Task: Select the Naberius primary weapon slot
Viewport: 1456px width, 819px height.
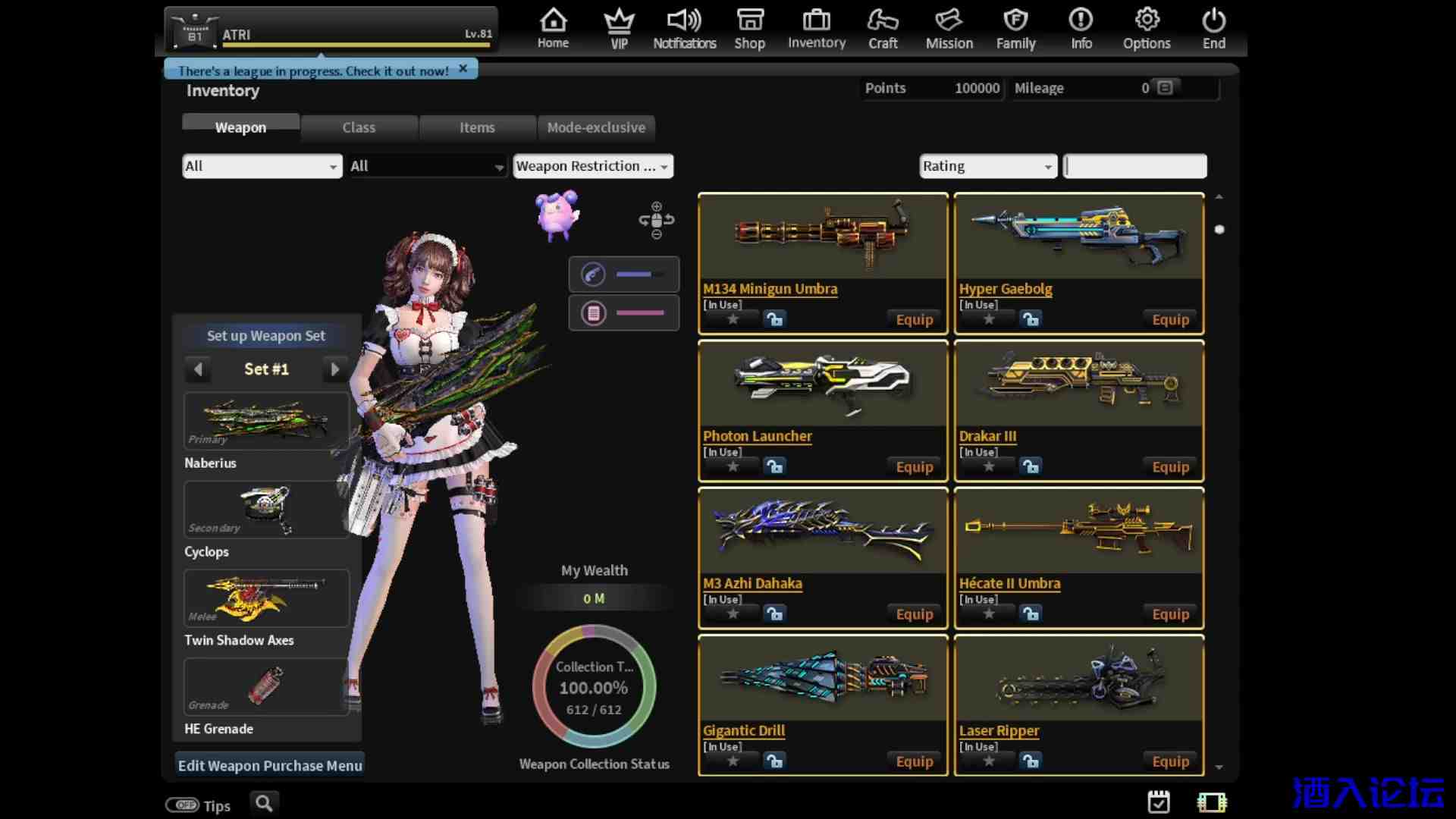Action: 266,421
